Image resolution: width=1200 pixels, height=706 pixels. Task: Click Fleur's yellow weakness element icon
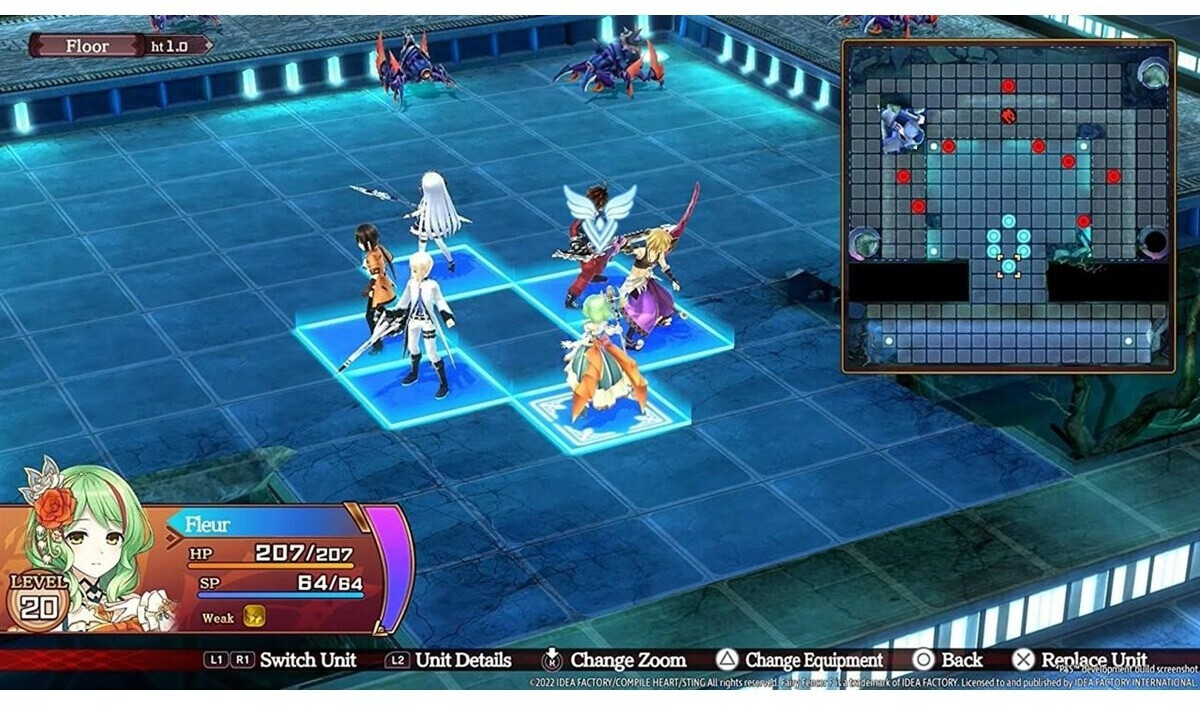pos(254,617)
